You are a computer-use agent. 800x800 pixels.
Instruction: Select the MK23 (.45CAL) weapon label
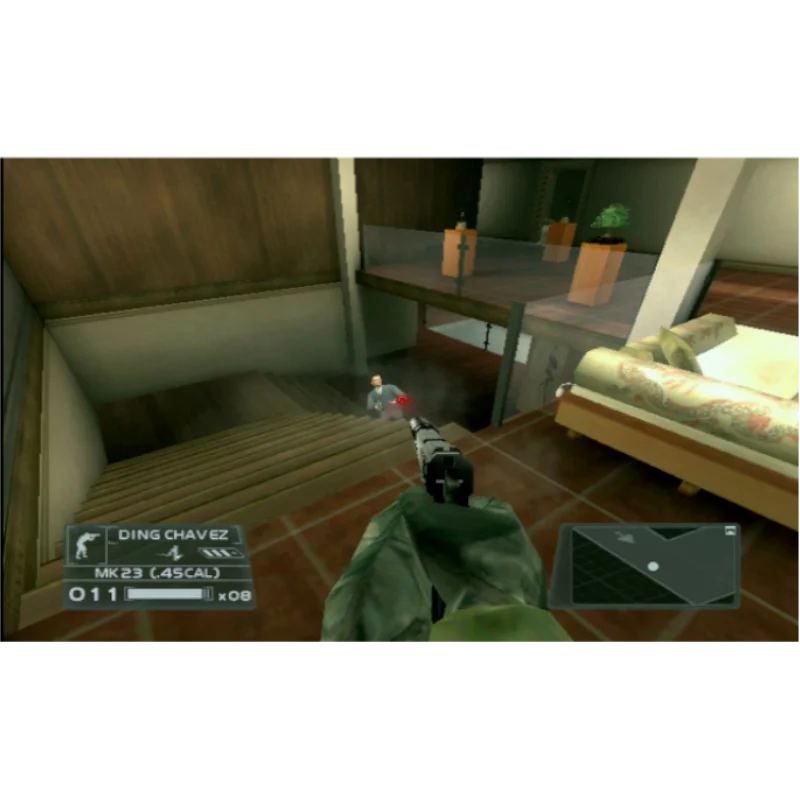point(156,573)
